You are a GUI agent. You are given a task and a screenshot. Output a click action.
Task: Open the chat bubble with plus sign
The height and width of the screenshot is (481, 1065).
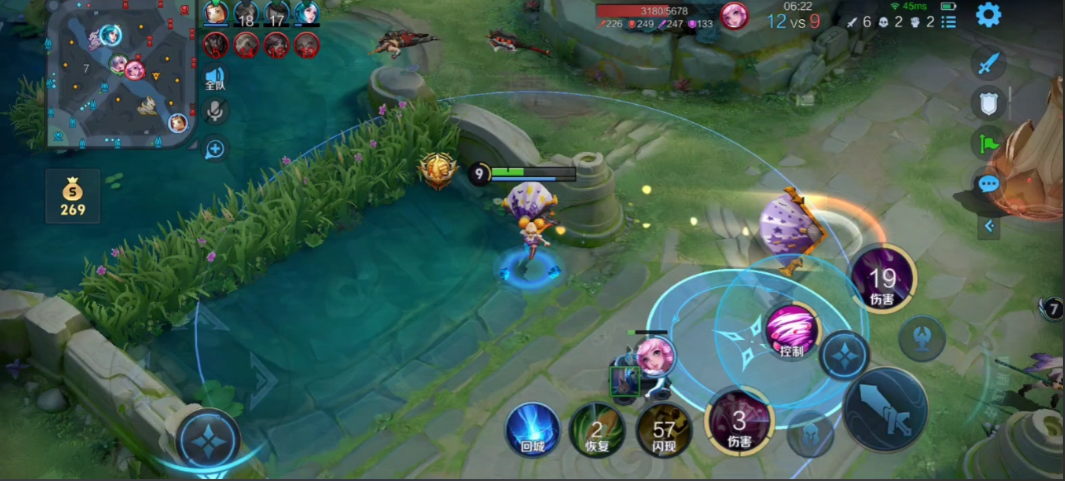tap(214, 149)
